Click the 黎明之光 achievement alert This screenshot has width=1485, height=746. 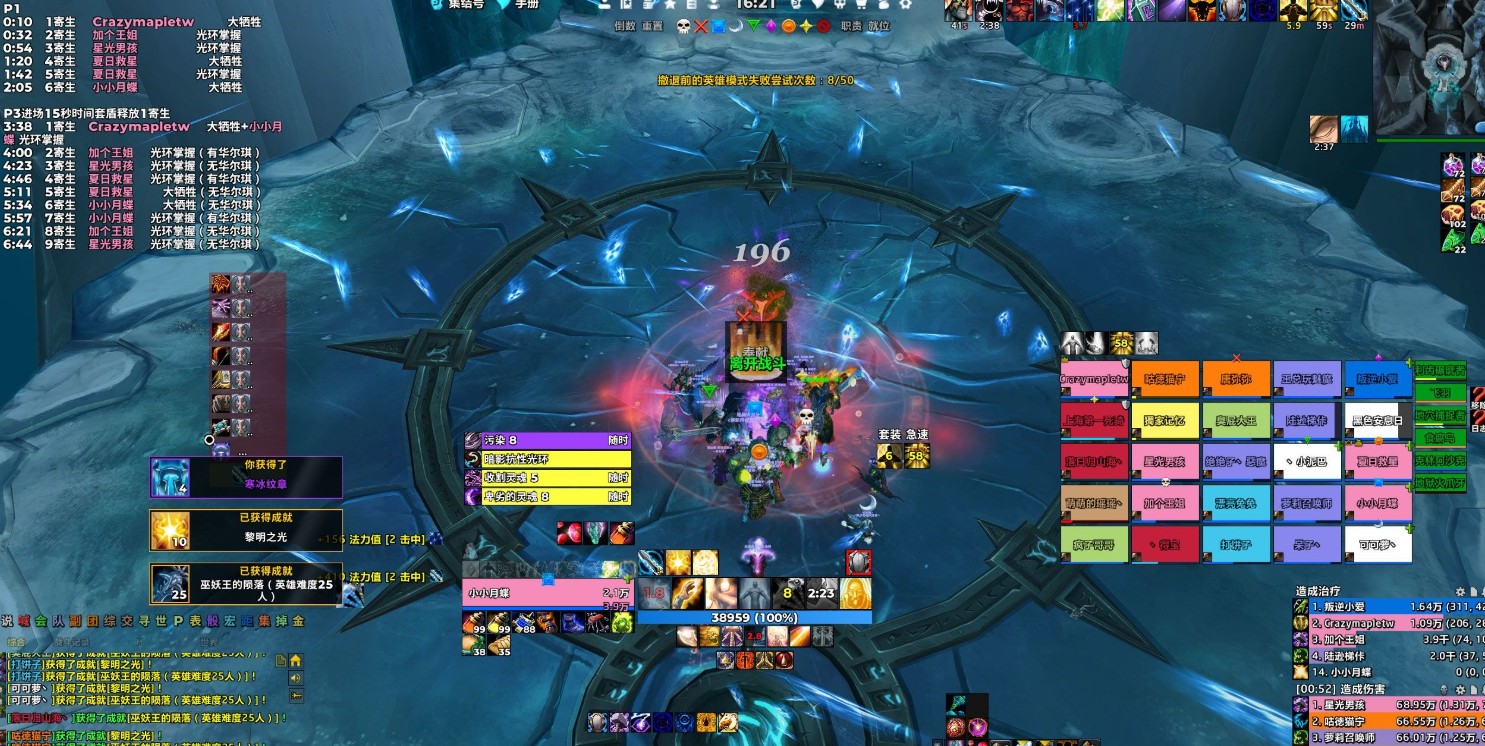click(246, 530)
